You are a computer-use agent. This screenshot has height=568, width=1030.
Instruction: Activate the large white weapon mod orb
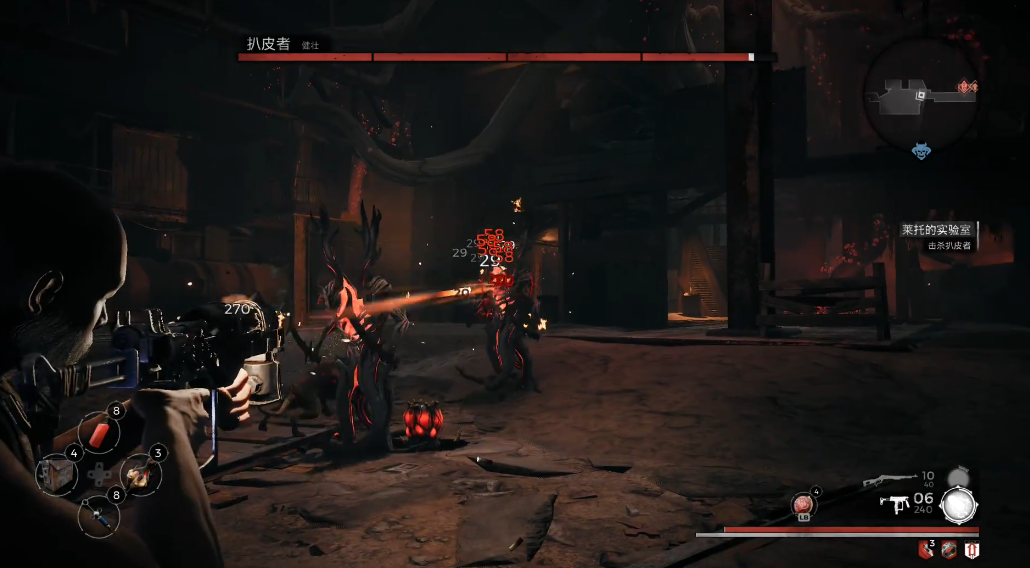(959, 505)
